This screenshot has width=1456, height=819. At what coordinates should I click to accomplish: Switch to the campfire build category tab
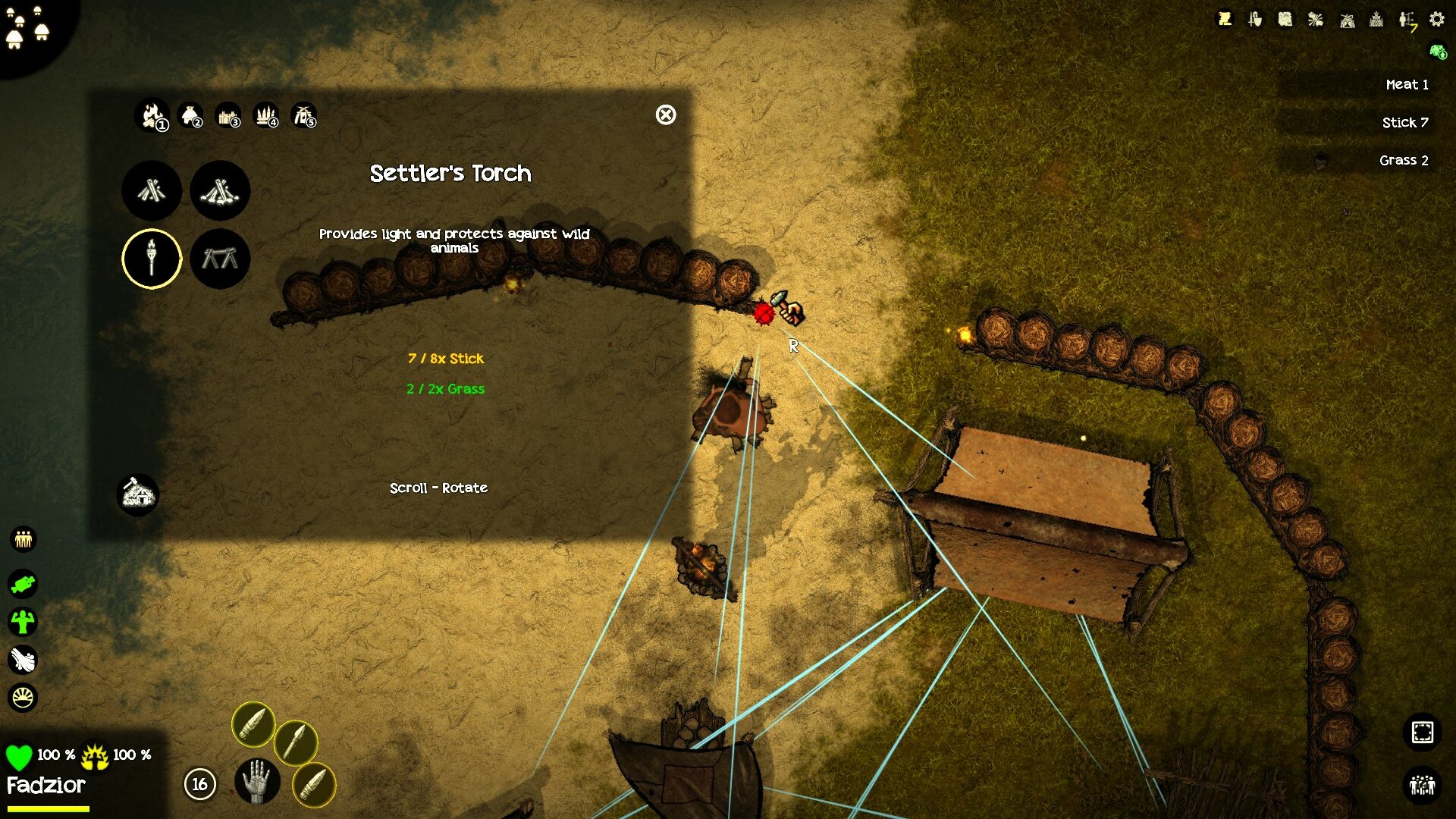click(152, 116)
